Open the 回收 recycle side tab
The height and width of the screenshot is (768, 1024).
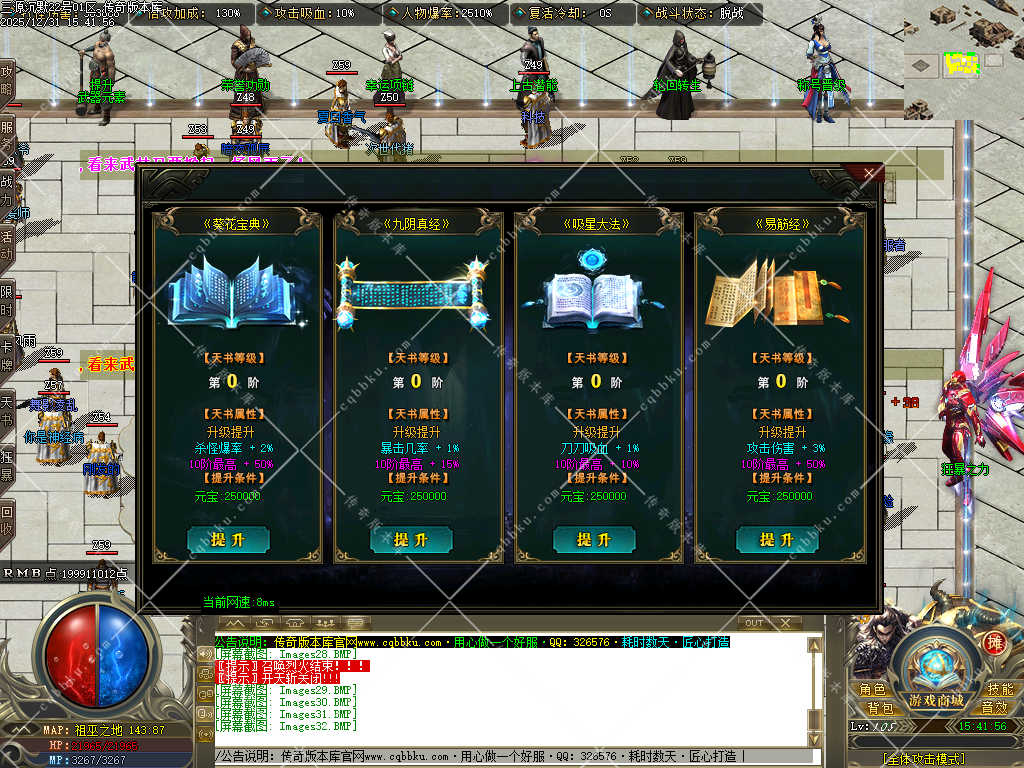point(8,519)
